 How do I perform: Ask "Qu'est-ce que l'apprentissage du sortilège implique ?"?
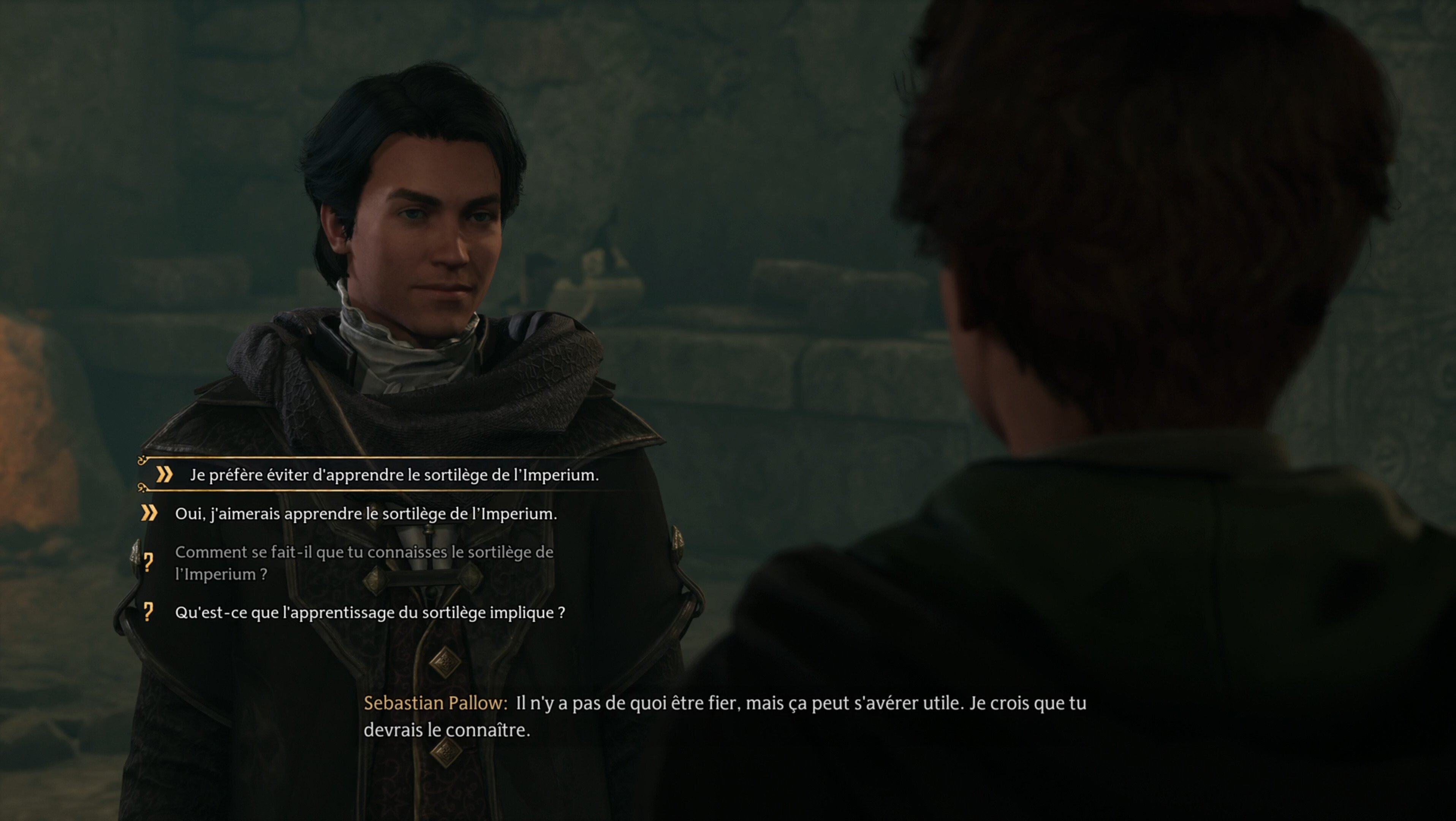[x=370, y=613]
